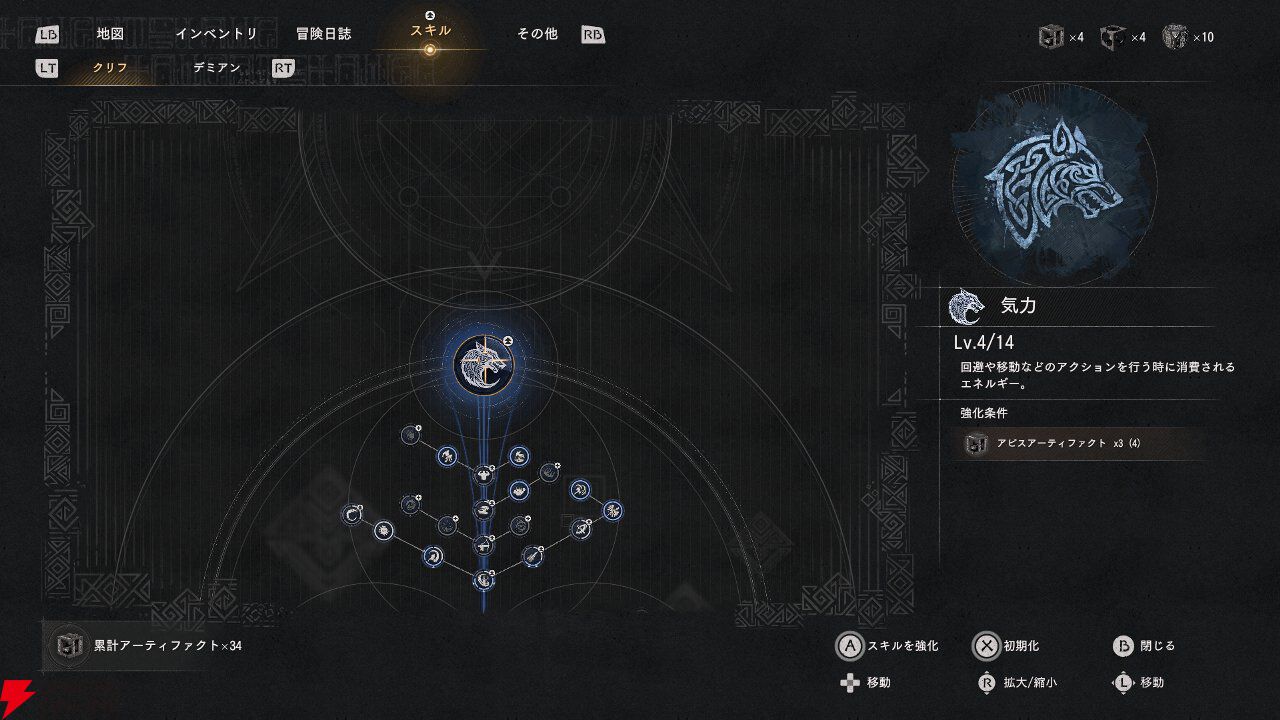Viewport: 1280px width, 720px height.
Task: Select the archer bow skill node
Action: [580, 528]
